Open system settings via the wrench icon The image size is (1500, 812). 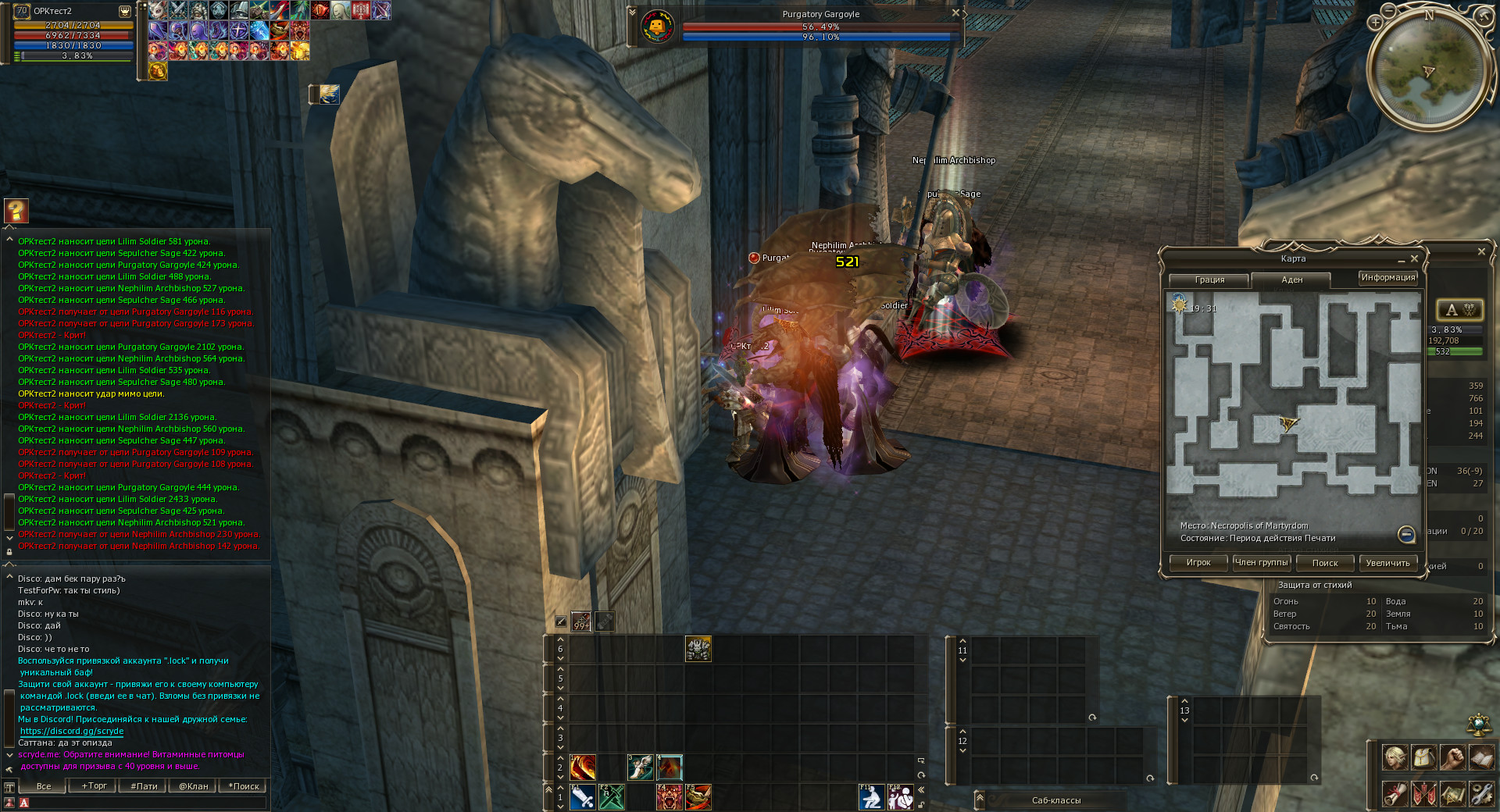click(1481, 794)
